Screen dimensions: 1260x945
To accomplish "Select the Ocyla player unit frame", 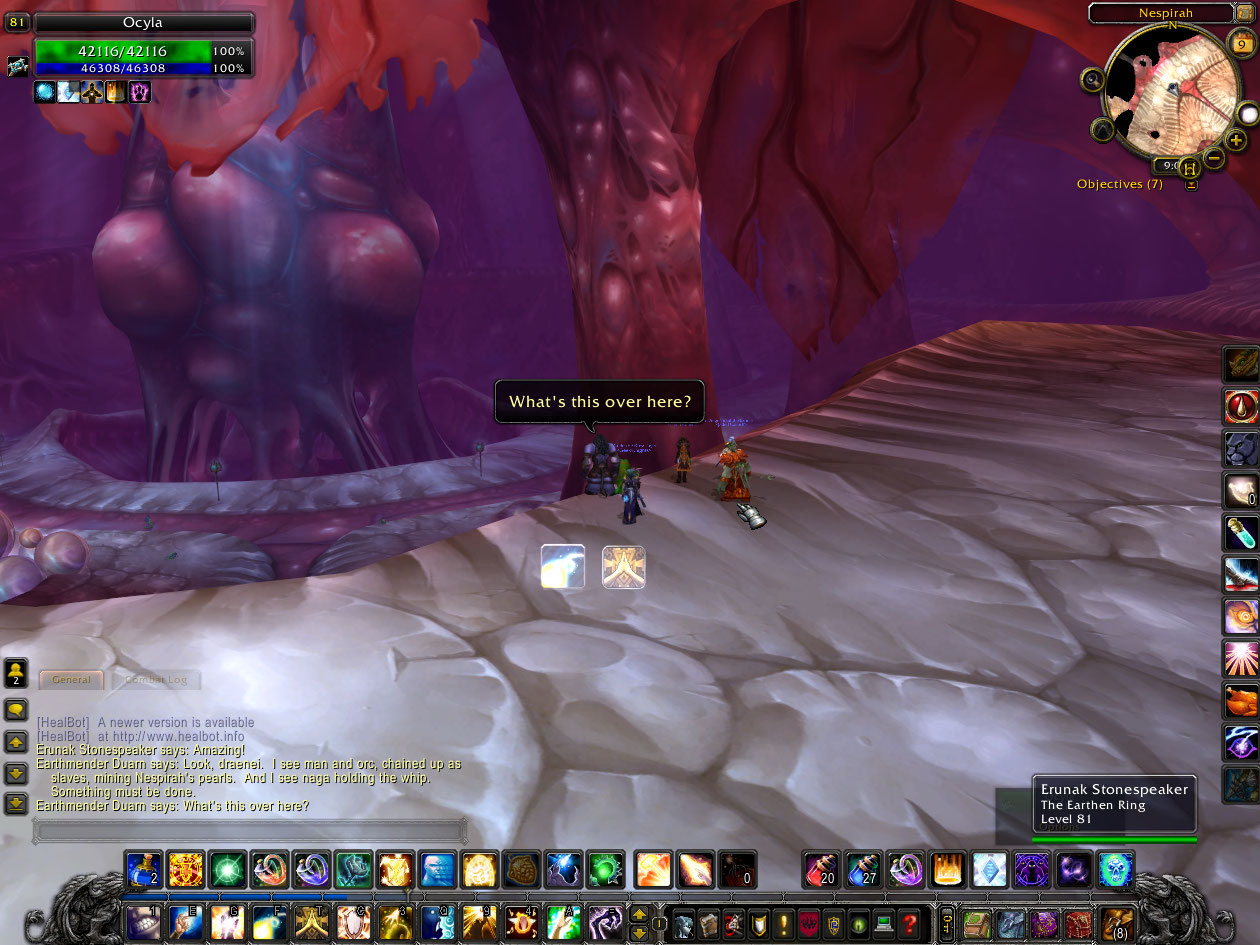I will (x=142, y=23).
